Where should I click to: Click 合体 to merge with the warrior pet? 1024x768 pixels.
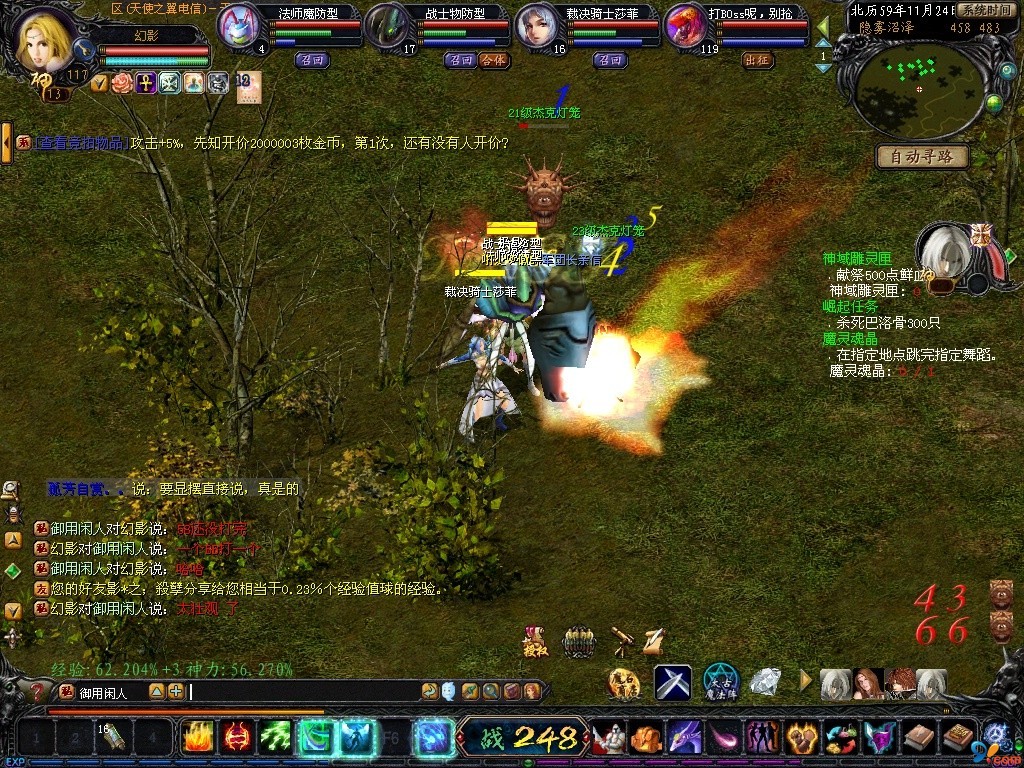(493, 60)
